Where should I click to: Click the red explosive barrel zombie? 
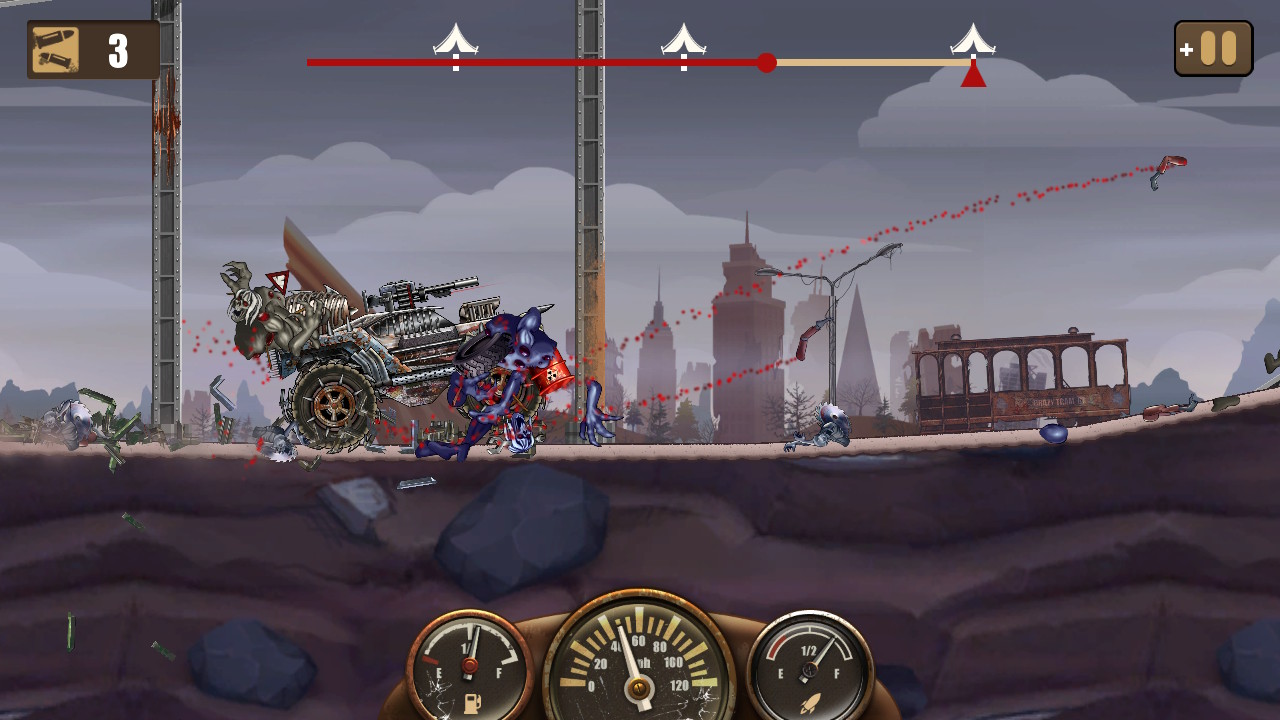pyautogui.click(x=553, y=375)
